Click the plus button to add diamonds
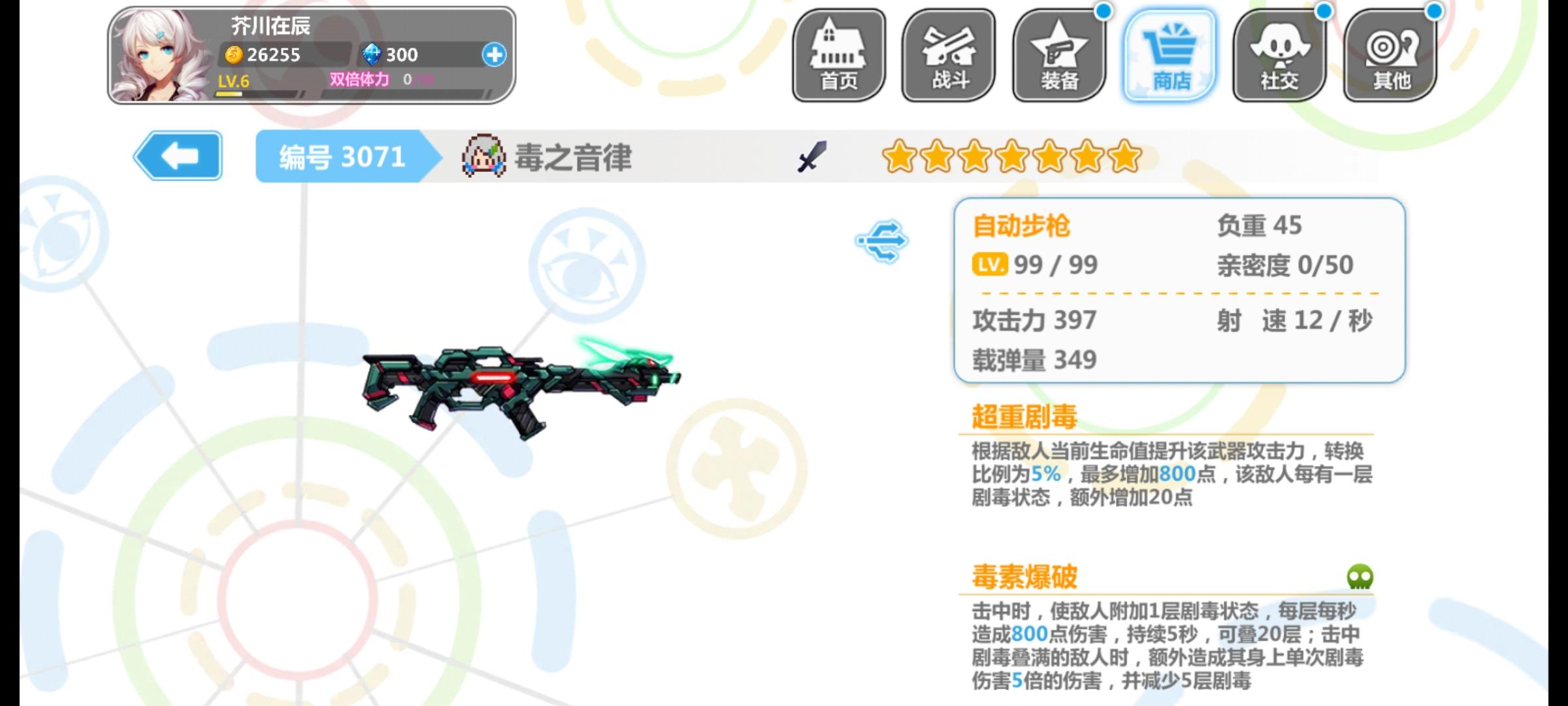This screenshot has height=706, width=1568. pos(495,56)
